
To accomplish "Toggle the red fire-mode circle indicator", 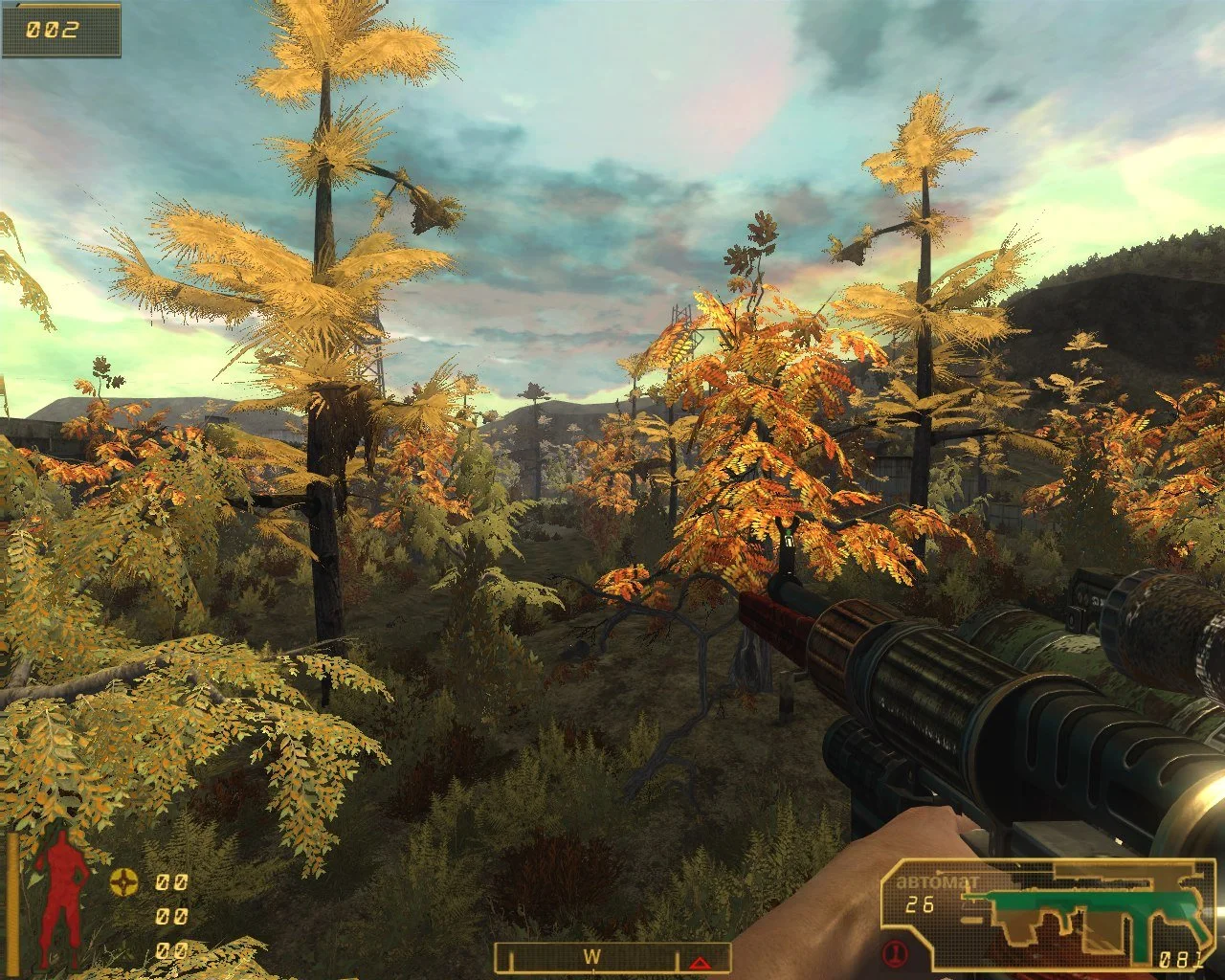I will click(896, 953).
